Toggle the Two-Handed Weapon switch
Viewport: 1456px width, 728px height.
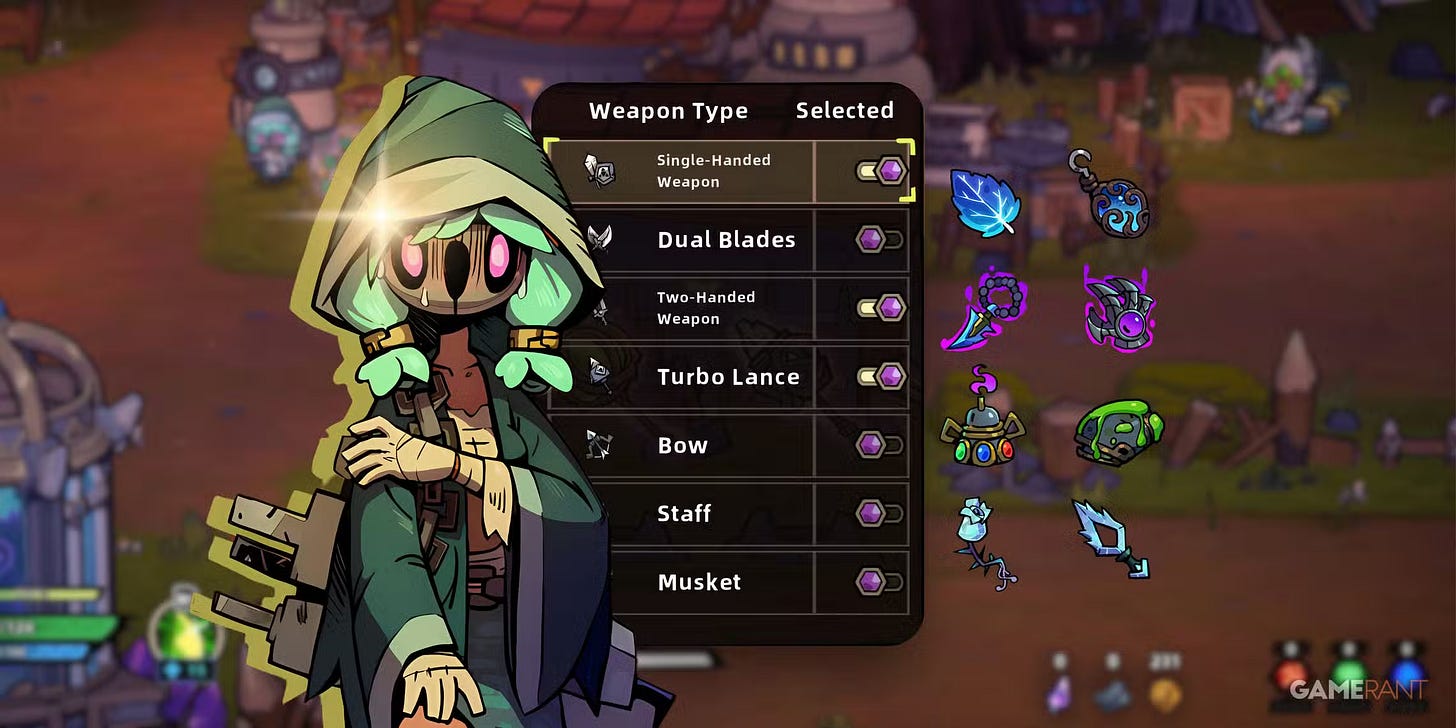tap(881, 308)
